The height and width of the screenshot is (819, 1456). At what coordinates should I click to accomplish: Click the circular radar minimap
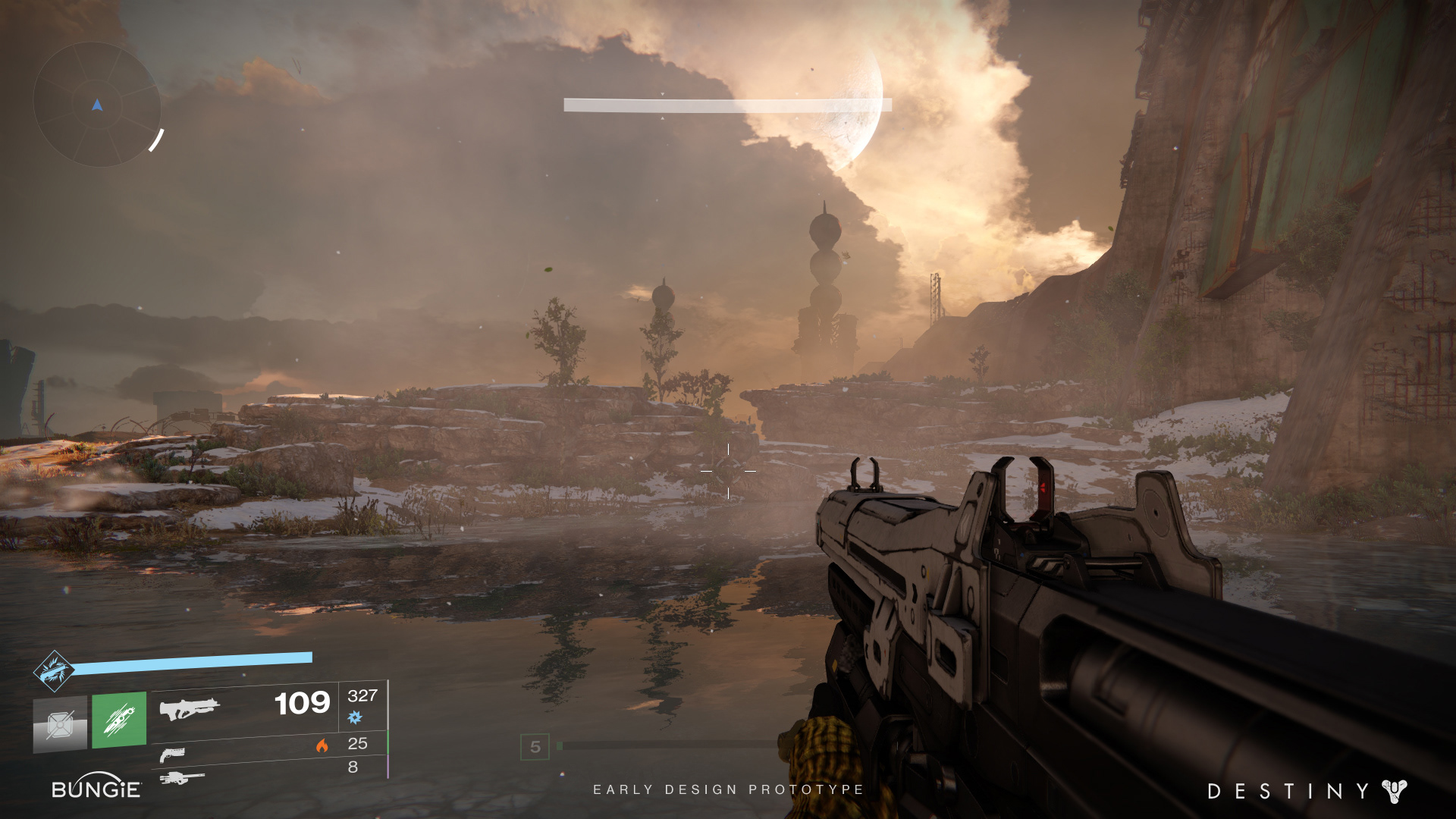[x=97, y=105]
